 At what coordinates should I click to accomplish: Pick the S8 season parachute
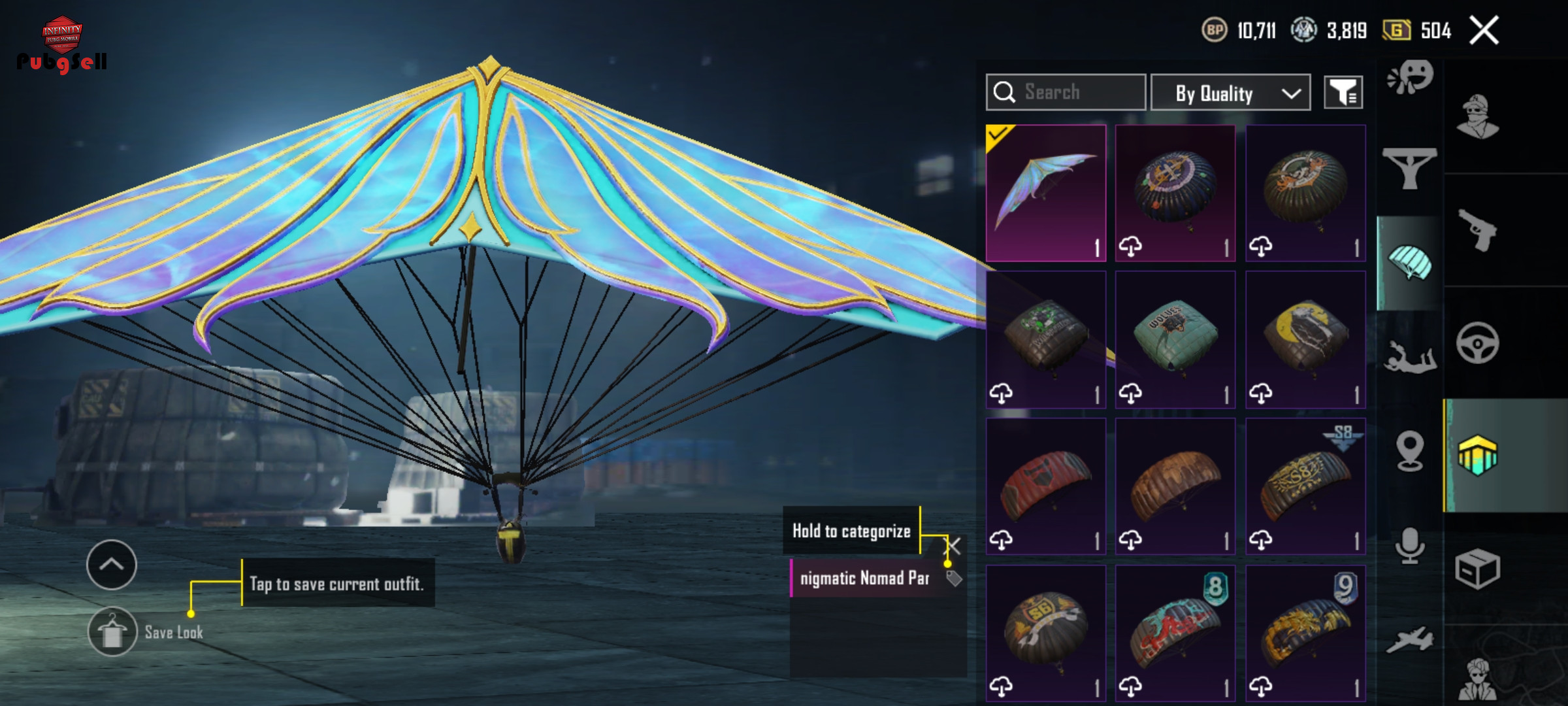tap(1305, 486)
